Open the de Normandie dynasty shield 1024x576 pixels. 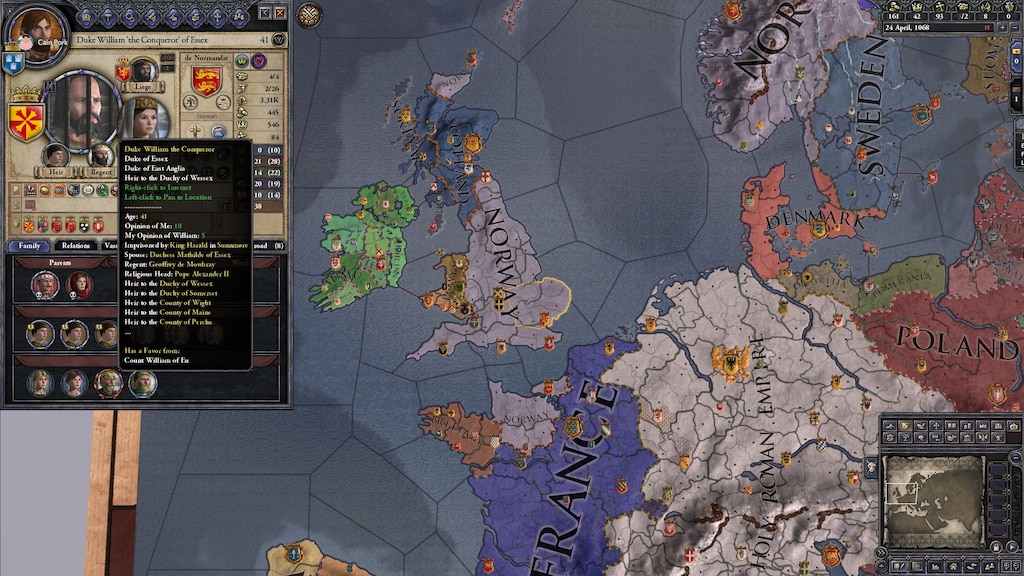206,81
